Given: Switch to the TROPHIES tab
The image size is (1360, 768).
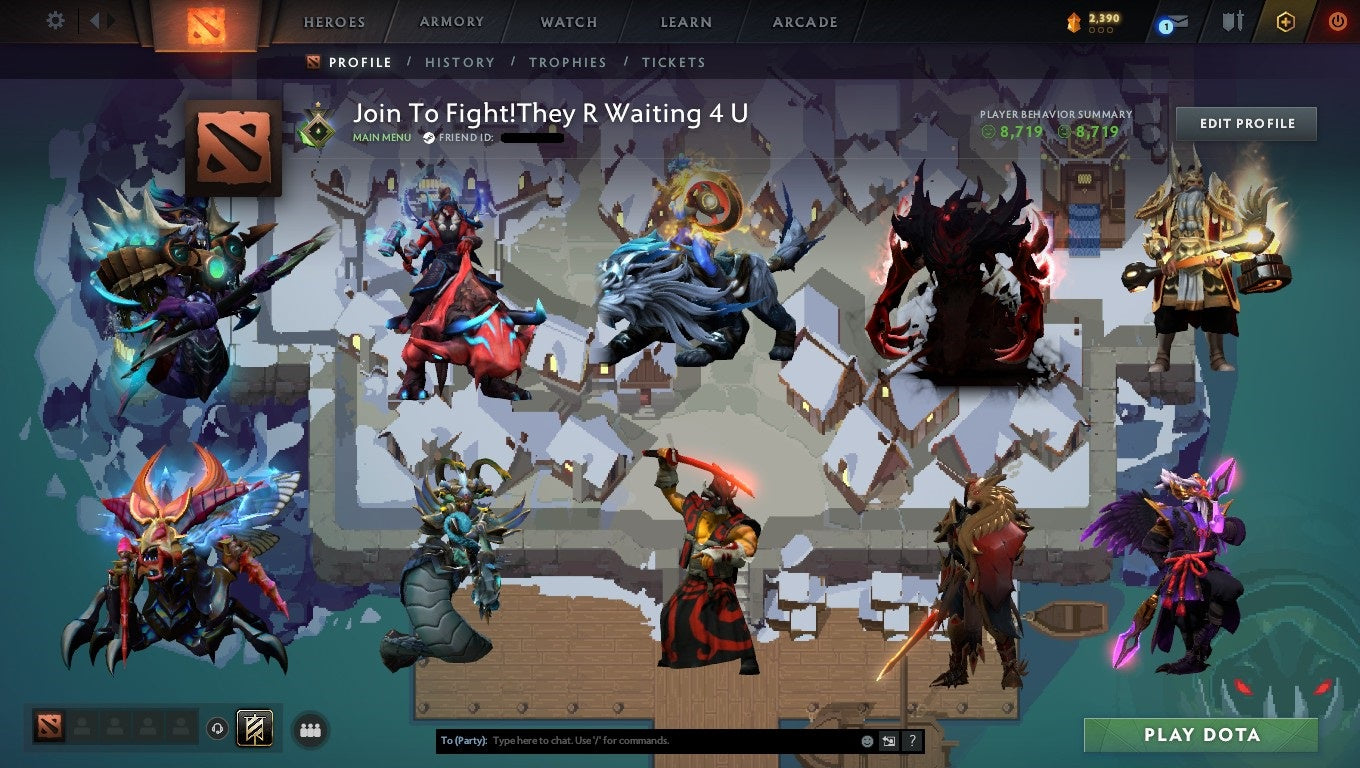Looking at the screenshot, I should pyautogui.click(x=568, y=62).
